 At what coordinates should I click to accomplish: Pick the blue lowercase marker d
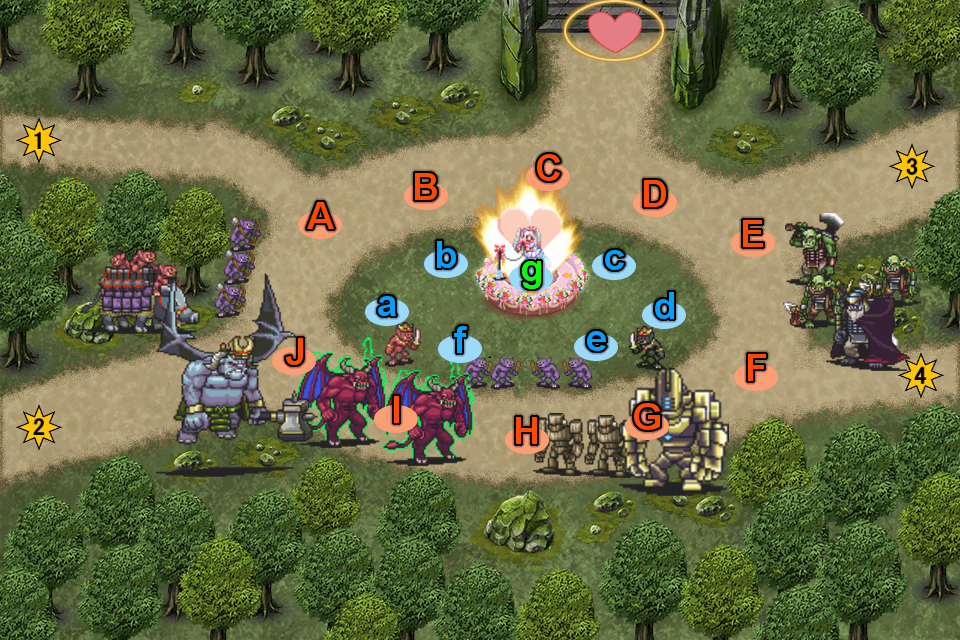point(664,308)
